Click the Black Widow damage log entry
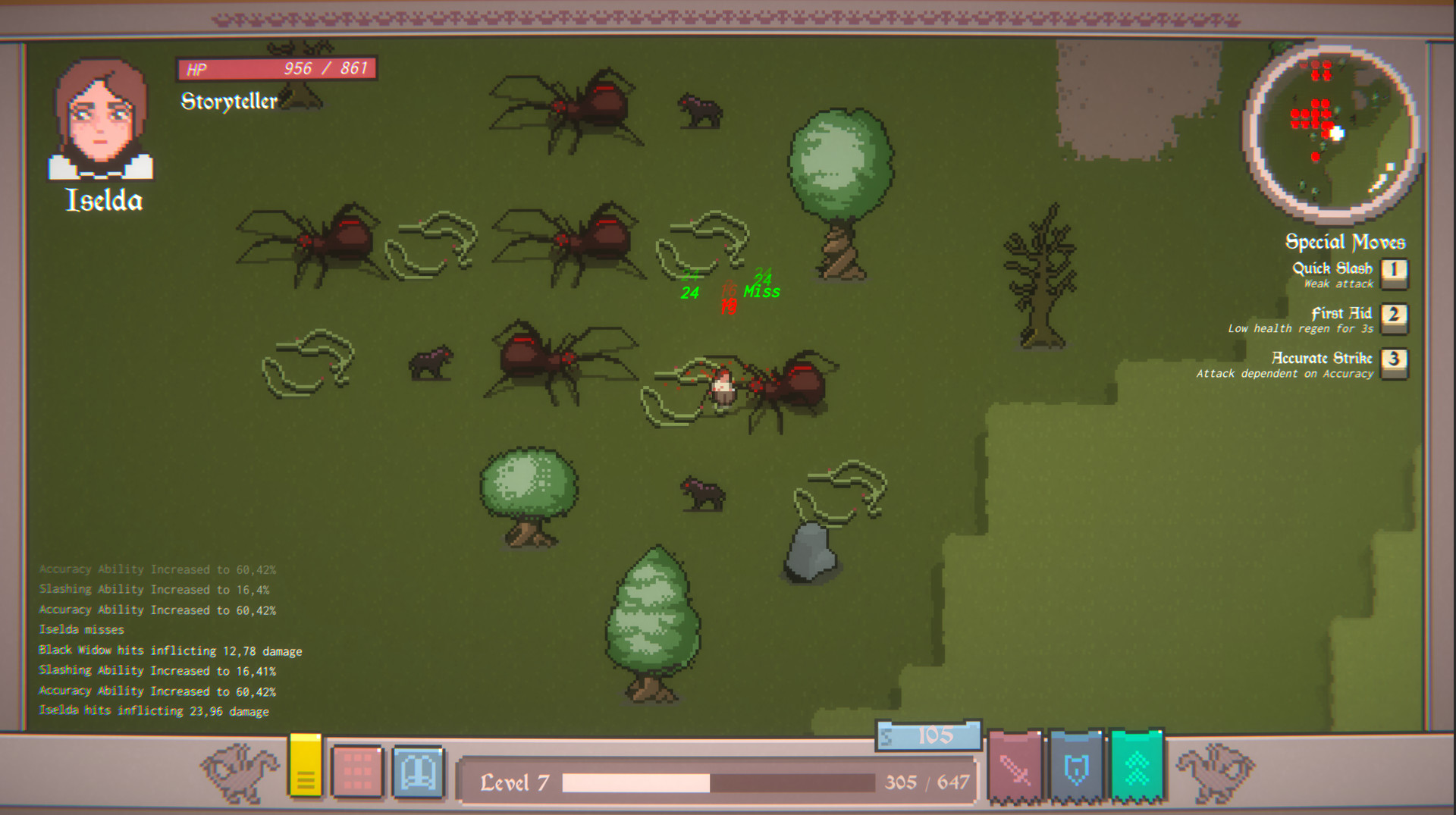Viewport: 1456px width, 815px height. [170, 650]
